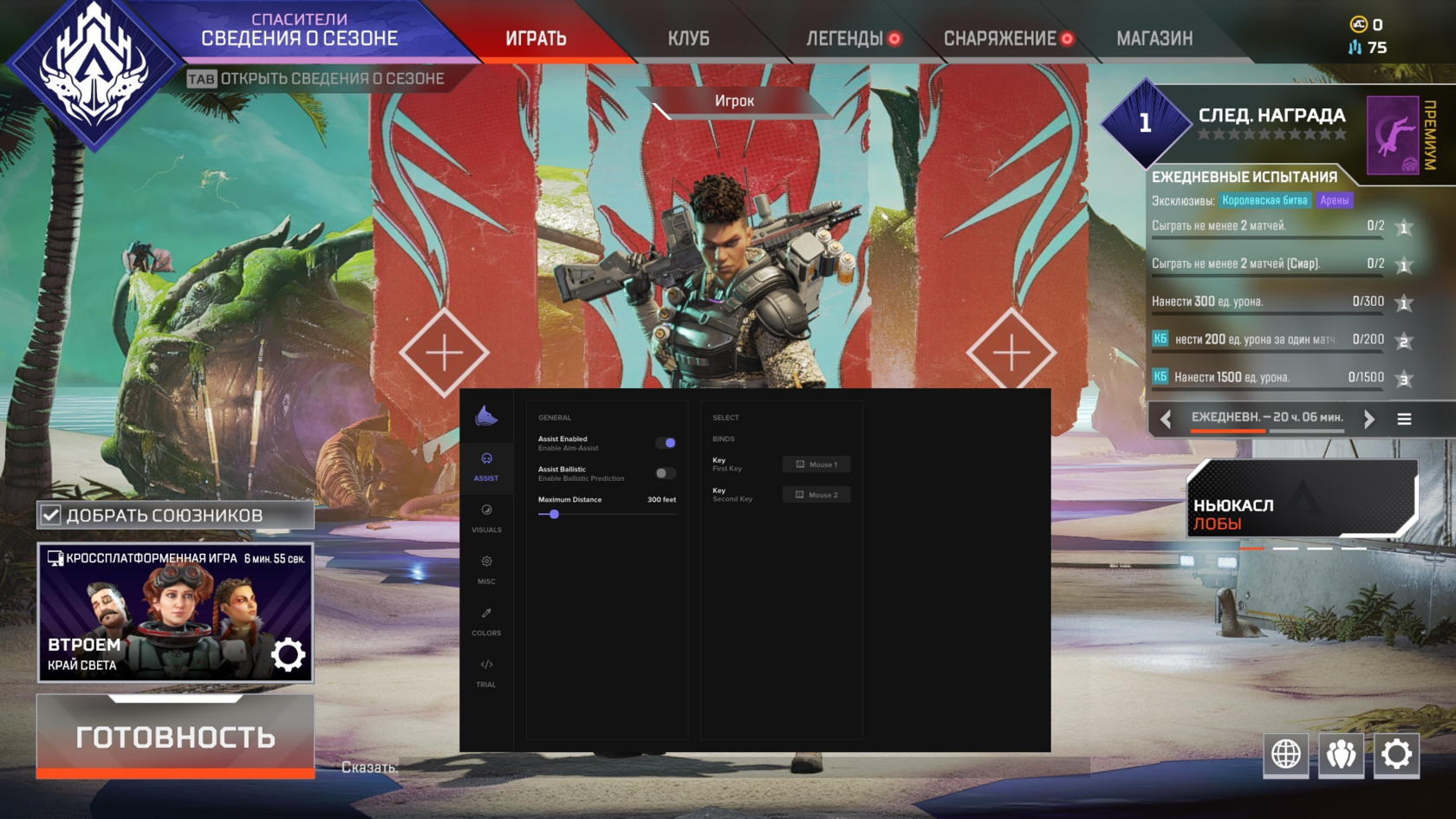Click the globe icon in the bottom right
Screen dimensions: 1456x819
point(1285,755)
